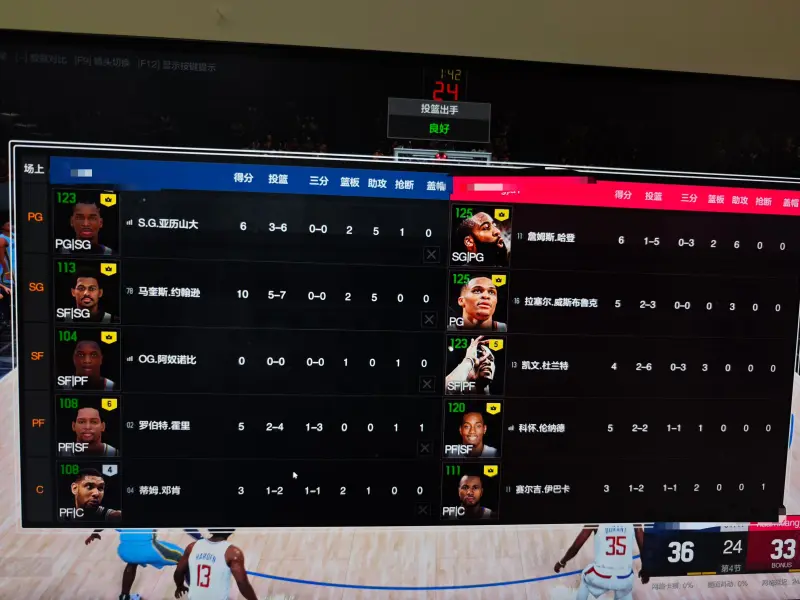Open 蒂姆.邓肯's player portrait
The height and width of the screenshot is (600, 800).
point(85,491)
